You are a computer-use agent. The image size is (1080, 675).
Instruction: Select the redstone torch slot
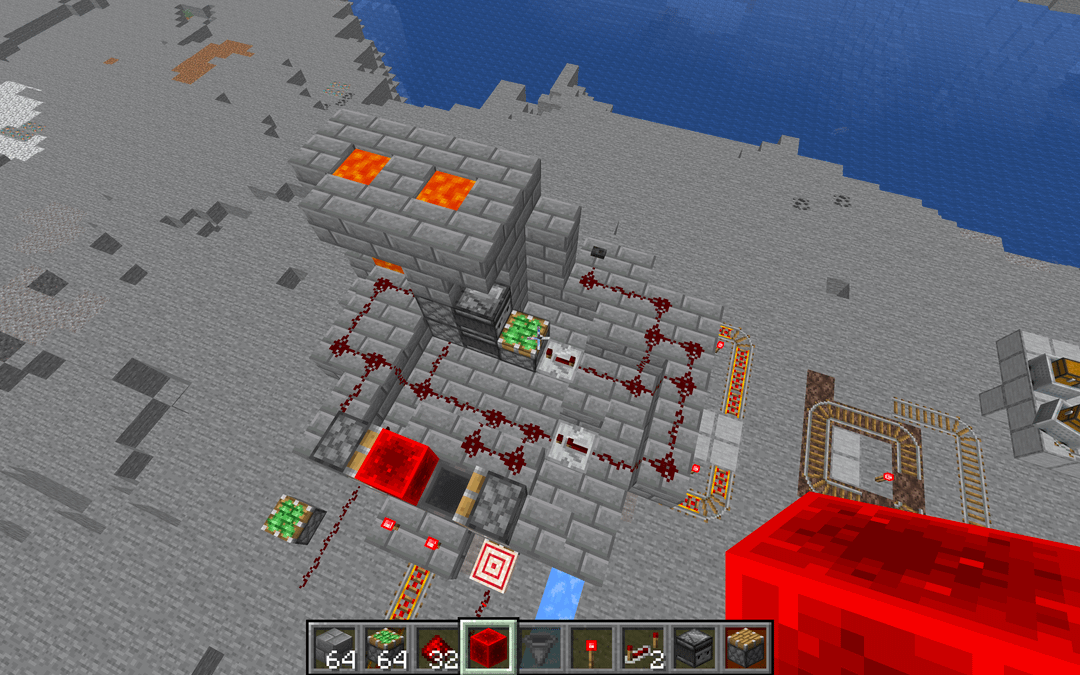point(592,648)
